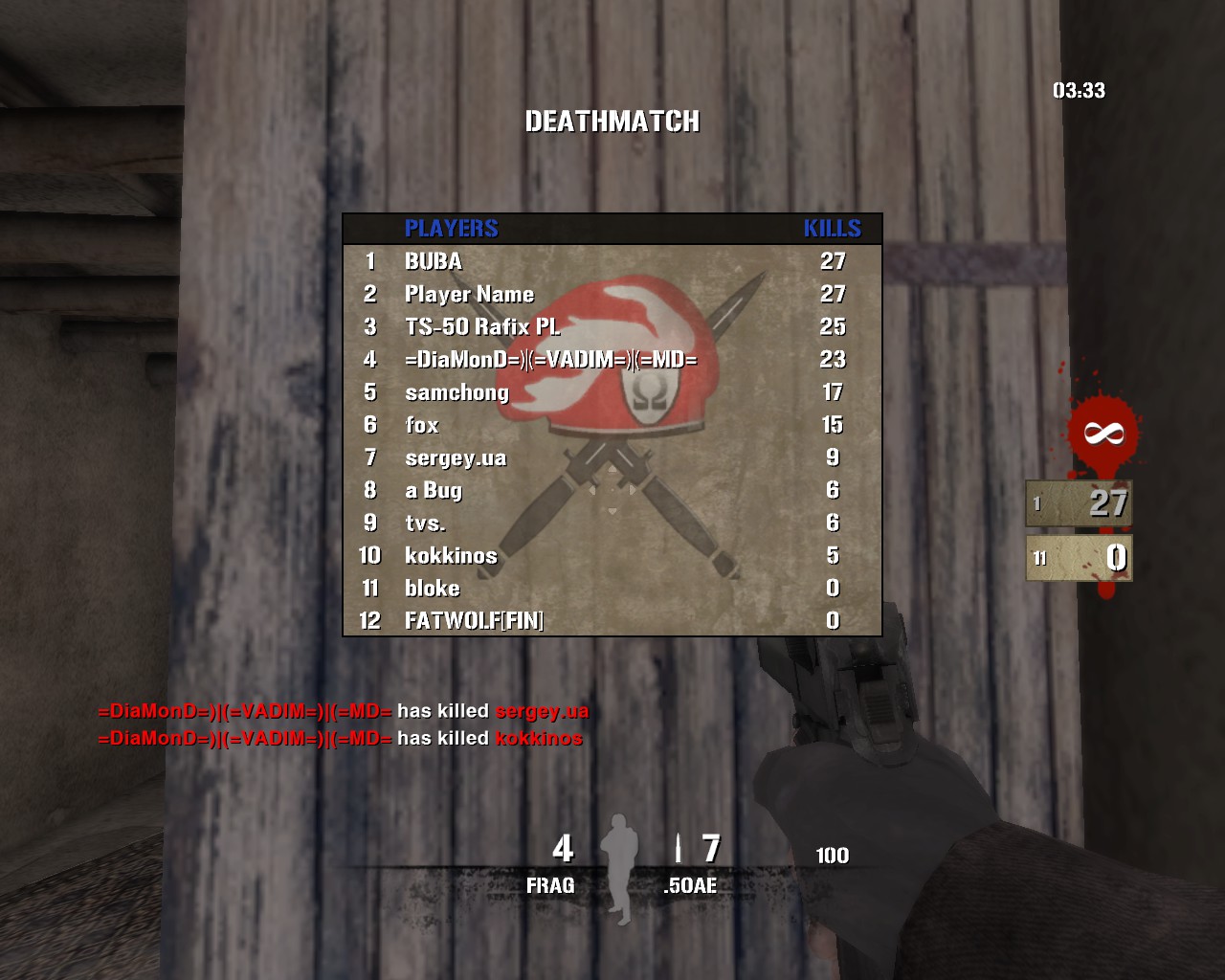
Task: Select the Player Name scoreboard entry
Action: [469, 294]
